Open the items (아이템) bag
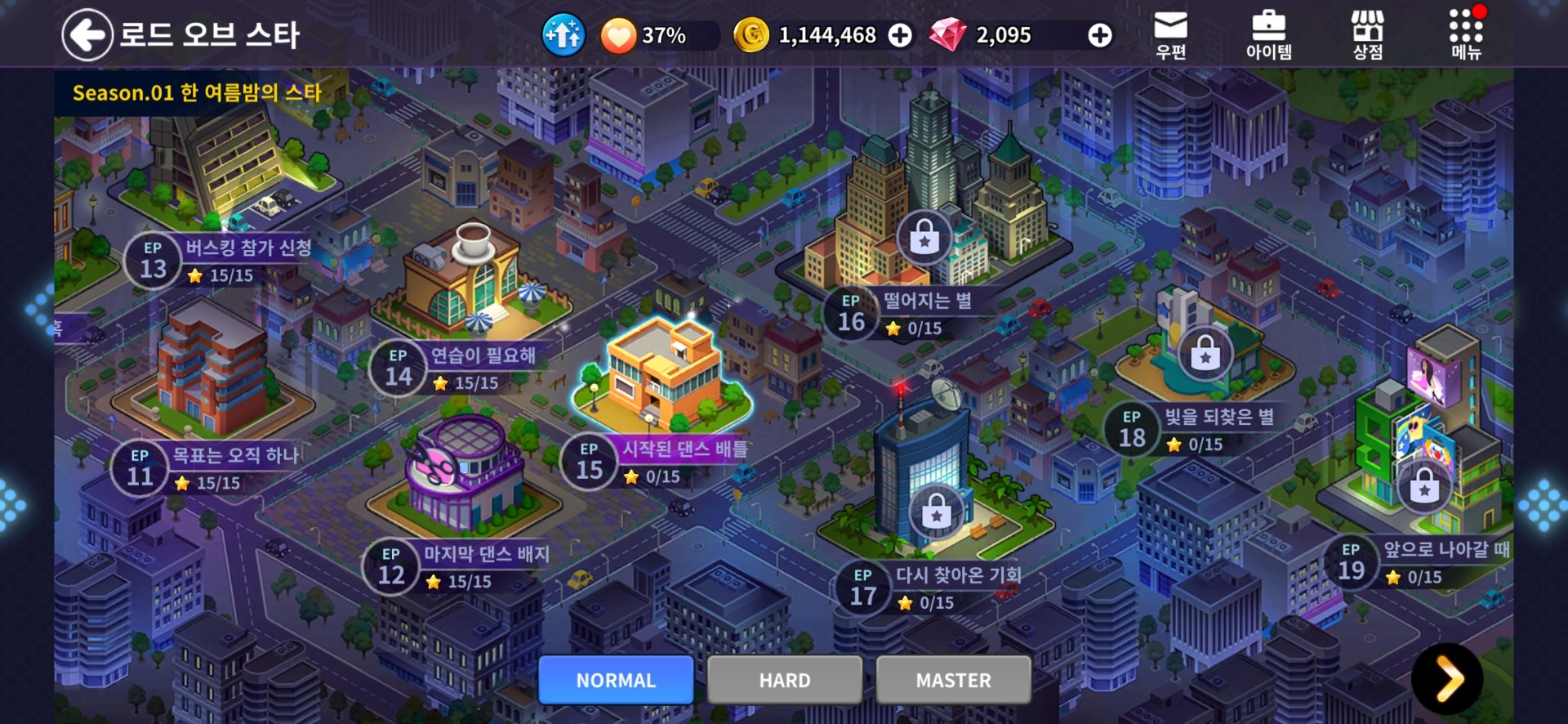This screenshot has height=724, width=1568. [x=1268, y=35]
